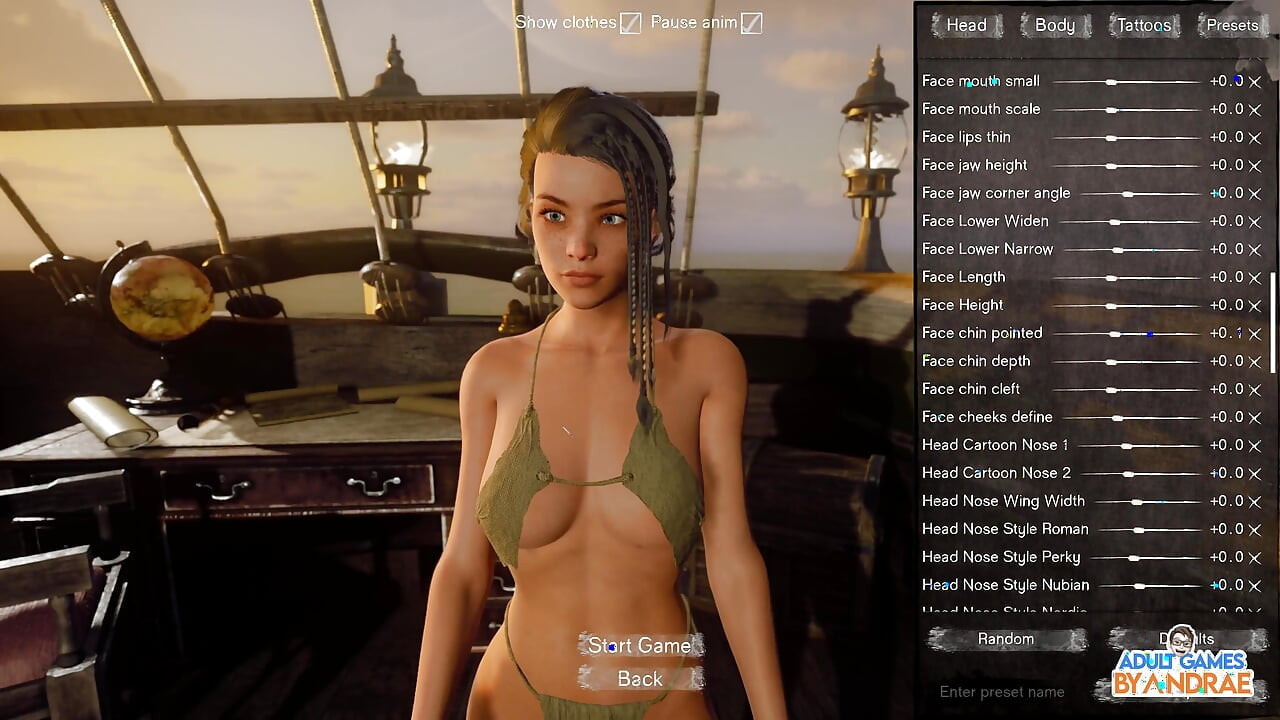Toggle the Show clothes checkbox
Image resolution: width=1280 pixels, height=720 pixels.
(x=630, y=23)
